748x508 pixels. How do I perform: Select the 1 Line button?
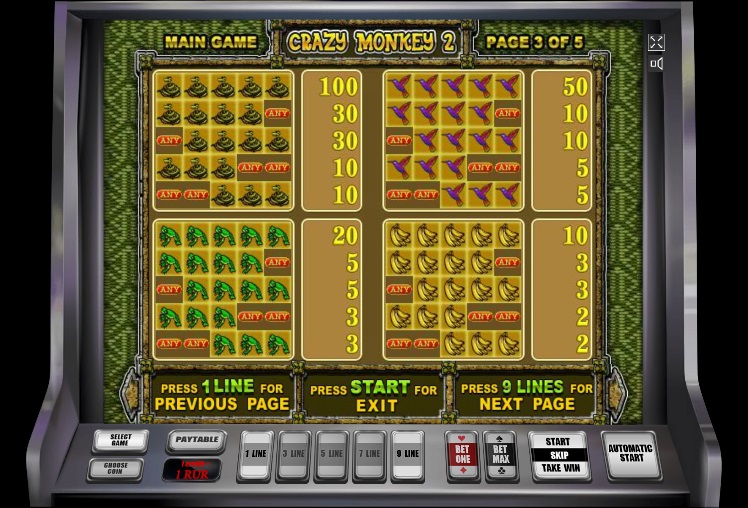point(257,454)
